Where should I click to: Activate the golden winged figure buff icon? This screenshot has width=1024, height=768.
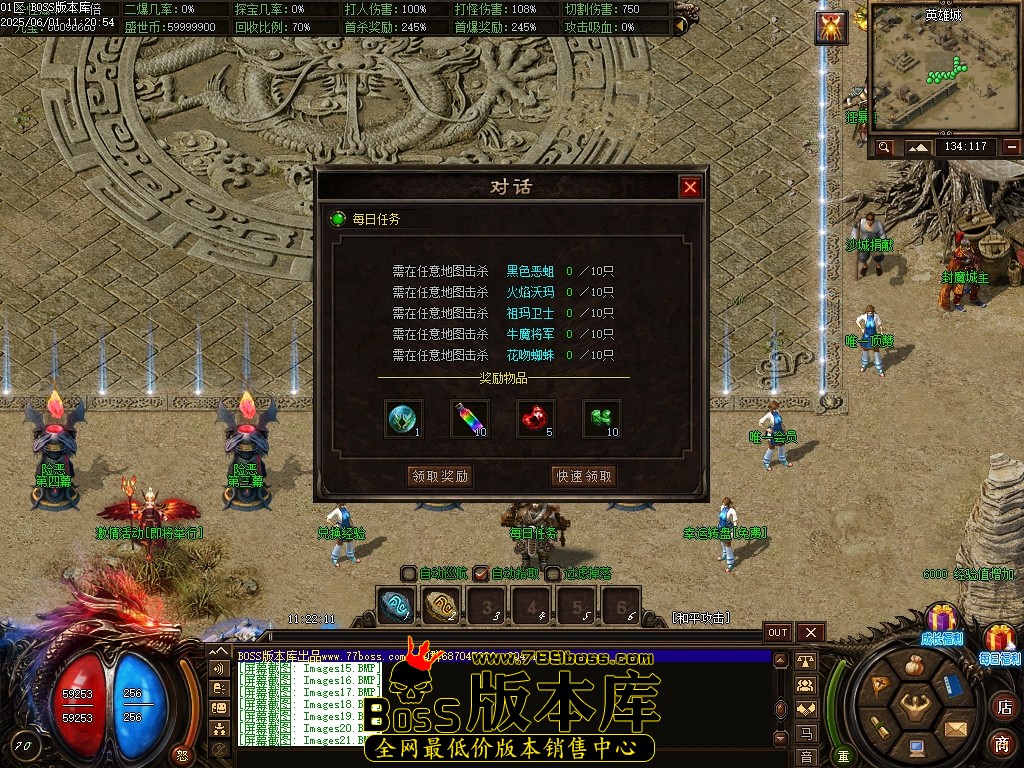(x=831, y=28)
